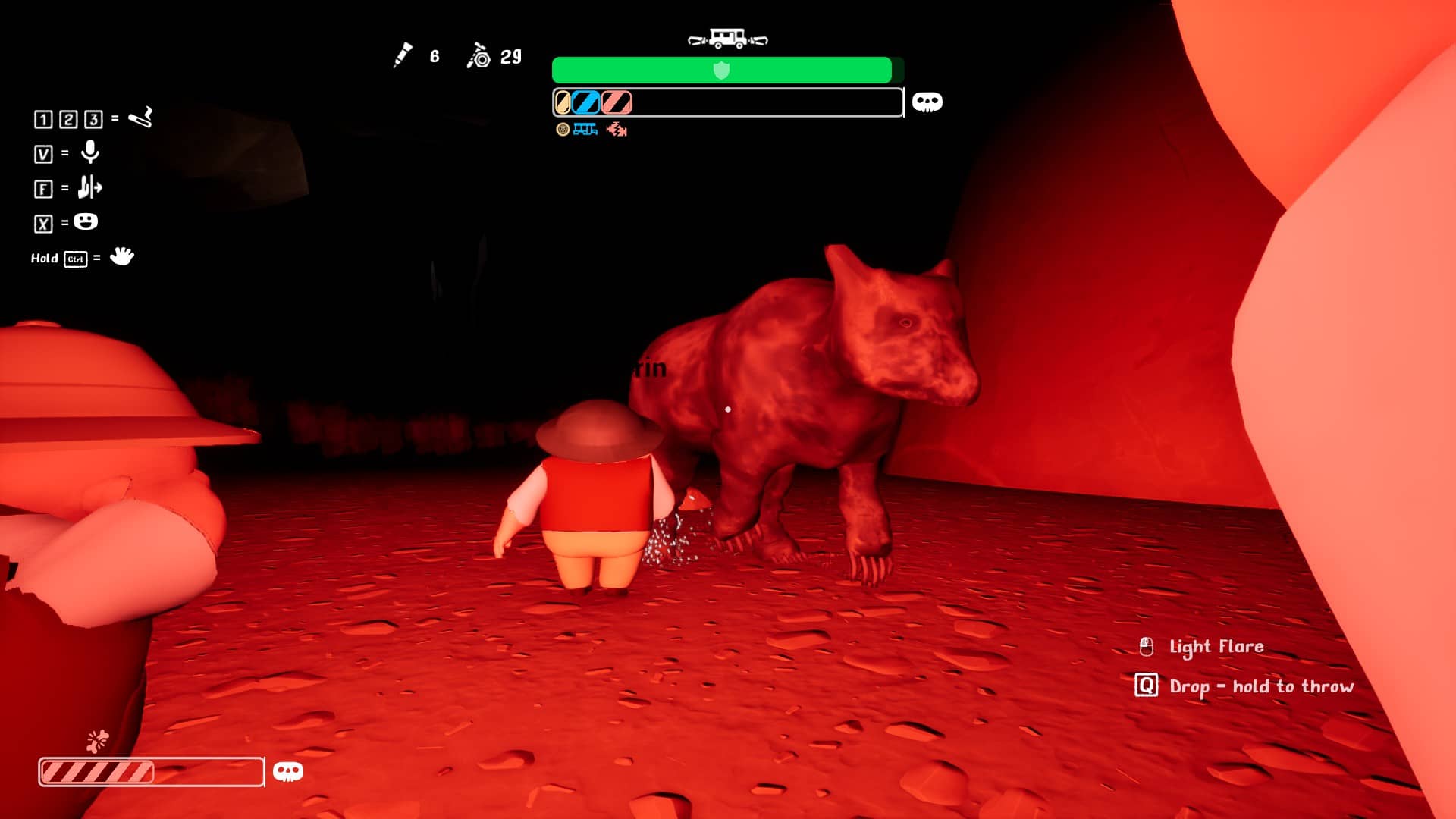Click the skull icon beside the bottom-left bar
The height and width of the screenshot is (819, 1456).
pos(287,771)
